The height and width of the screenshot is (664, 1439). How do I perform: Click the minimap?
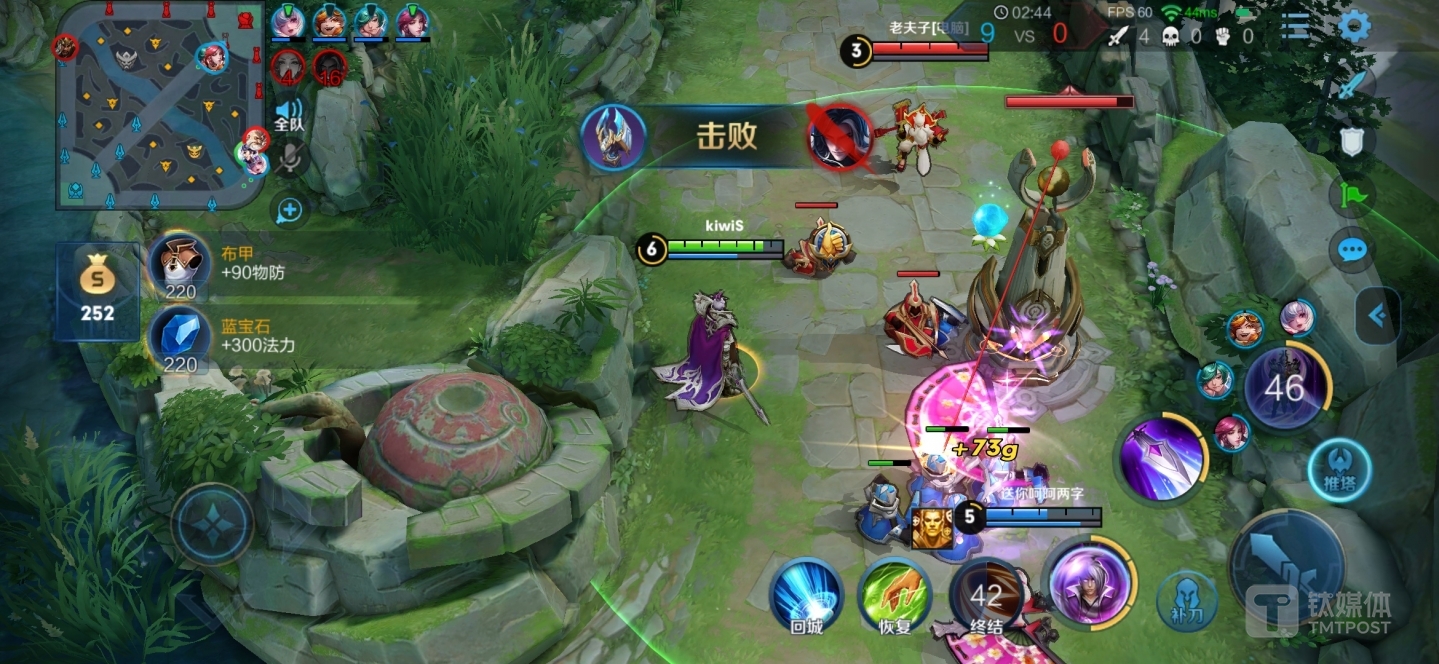[156, 106]
